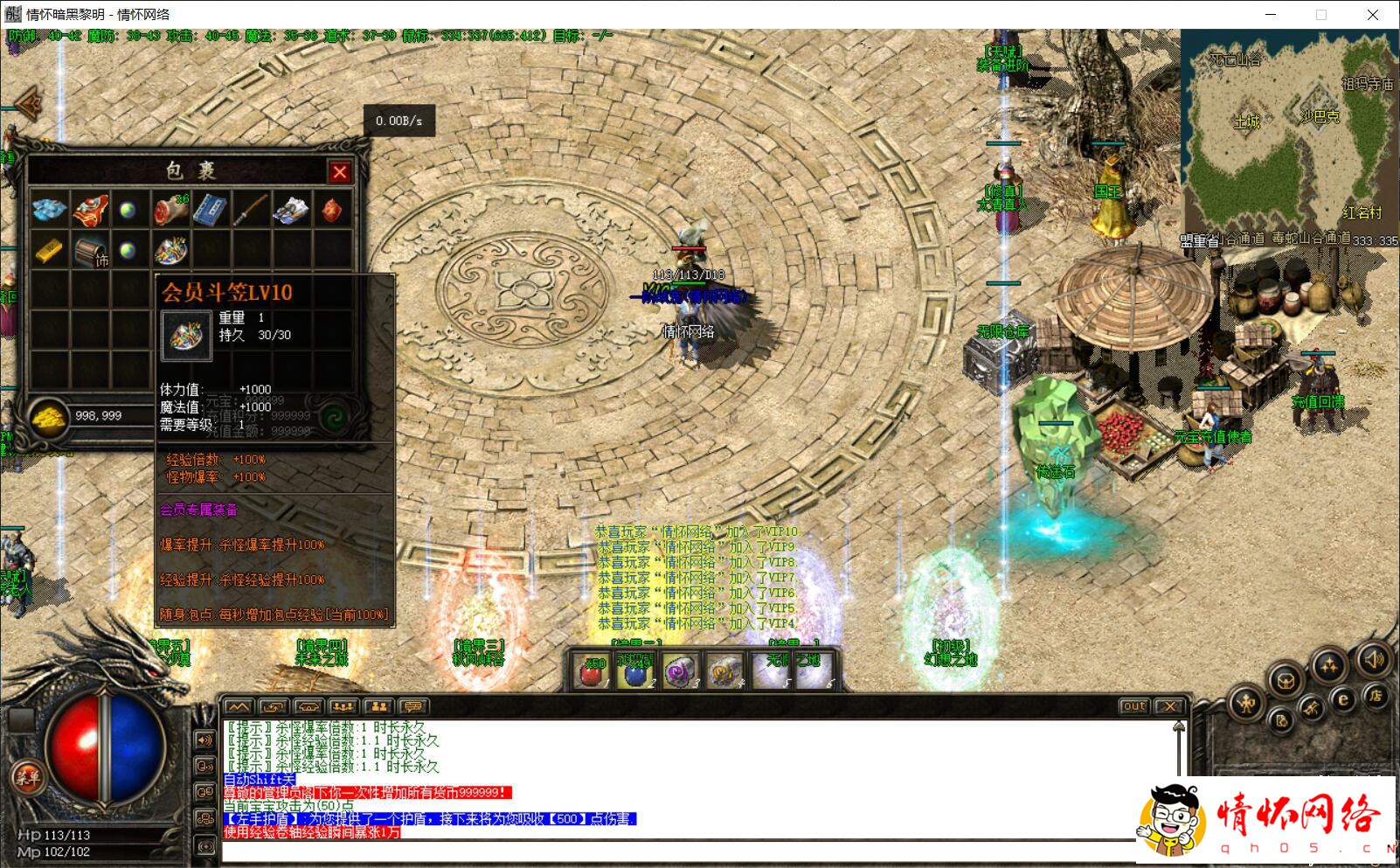Viewport: 1400px width, 868px height.
Task: Click the blue ice crystal item
Action: pyautogui.click(x=49, y=210)
